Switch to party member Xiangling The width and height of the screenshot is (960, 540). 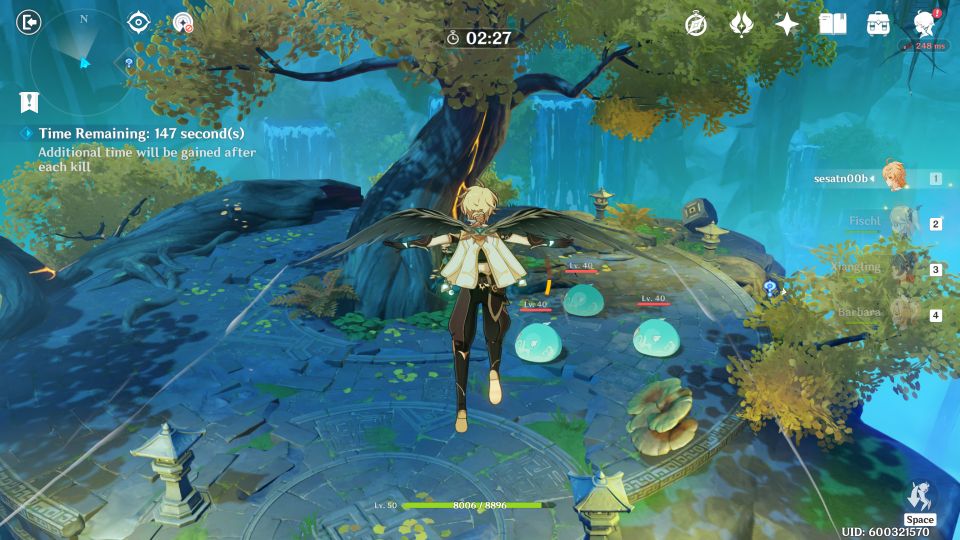[x=898, y=268]
